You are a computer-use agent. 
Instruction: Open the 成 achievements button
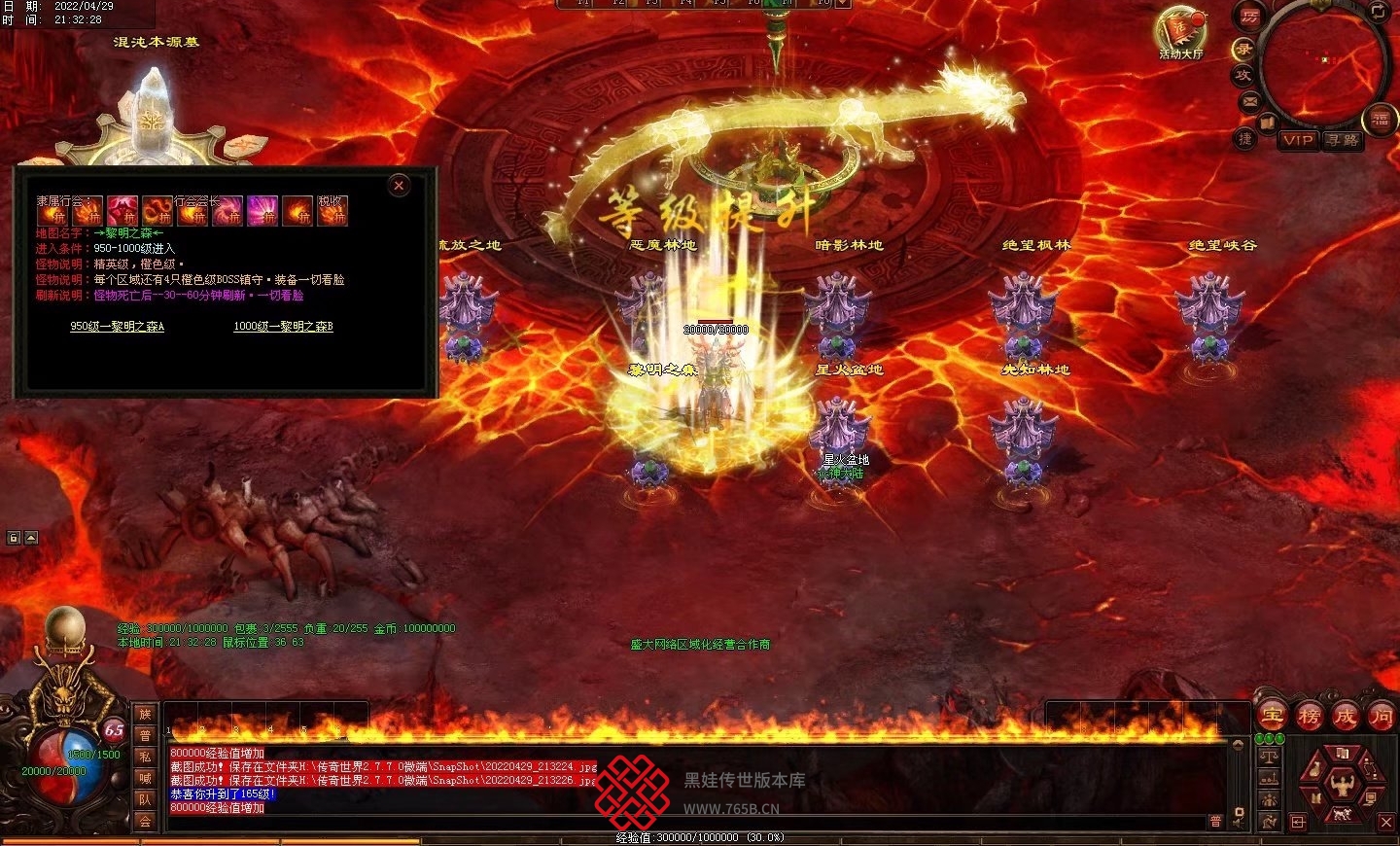point(1345,717)
